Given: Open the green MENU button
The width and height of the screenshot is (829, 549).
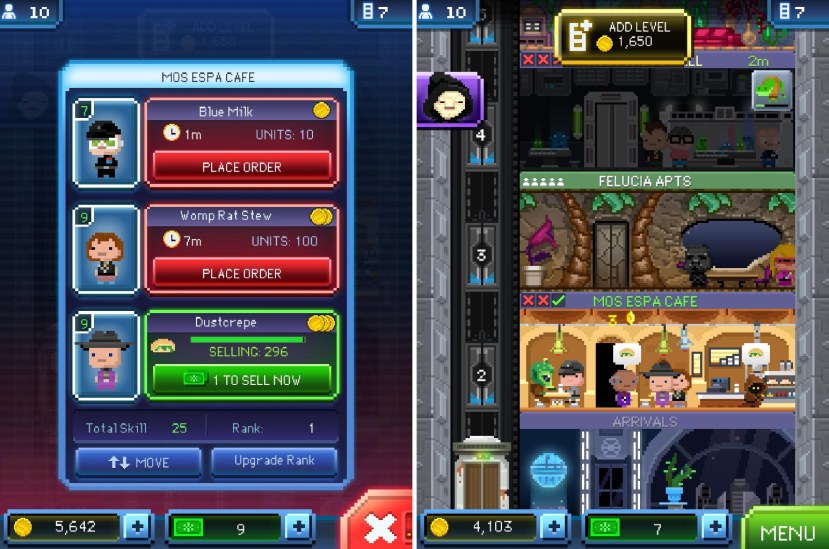Looking at the screenshot, I should (787, 530).
